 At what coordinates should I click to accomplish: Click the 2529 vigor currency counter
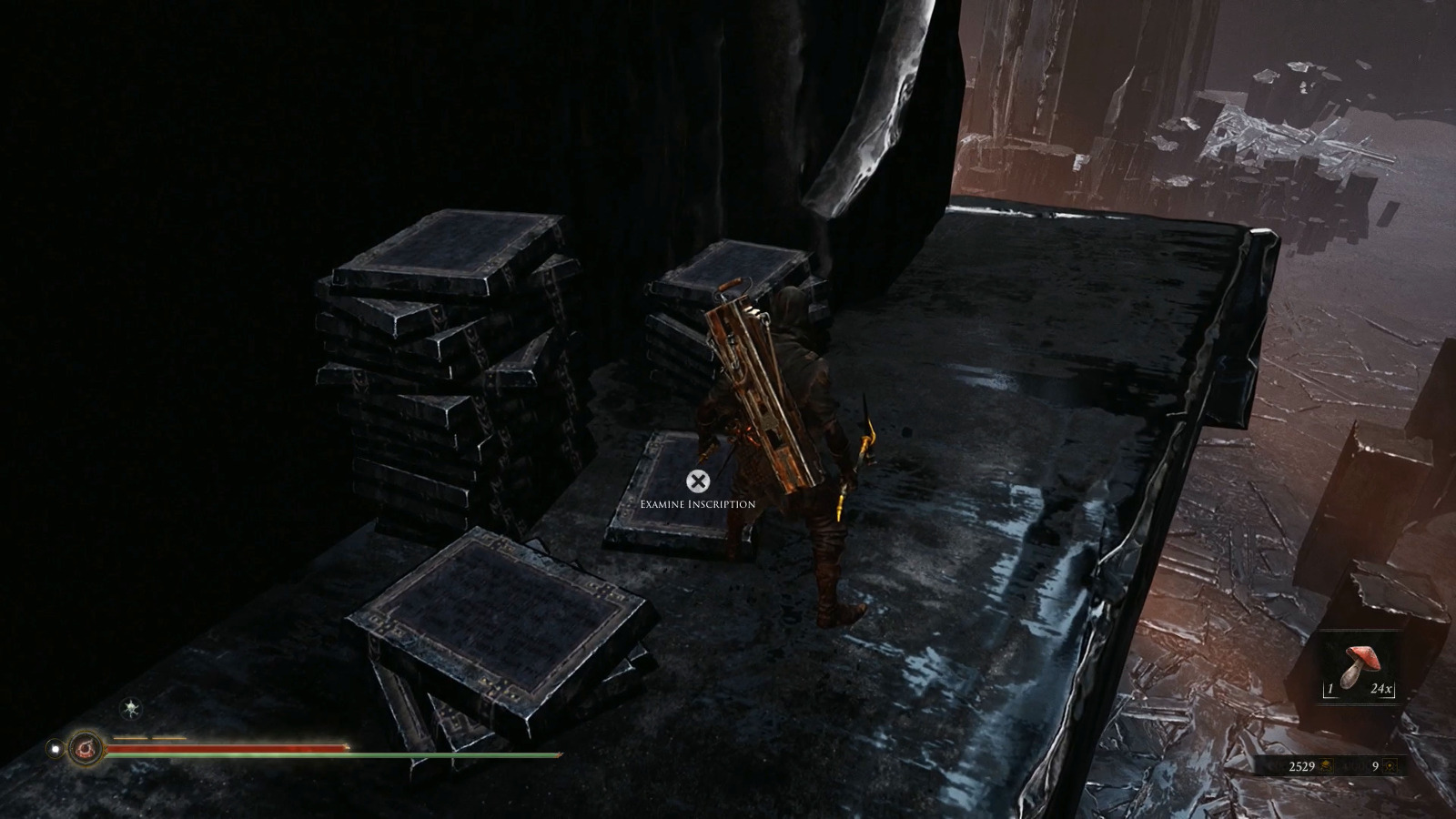tap(1302, 766)
